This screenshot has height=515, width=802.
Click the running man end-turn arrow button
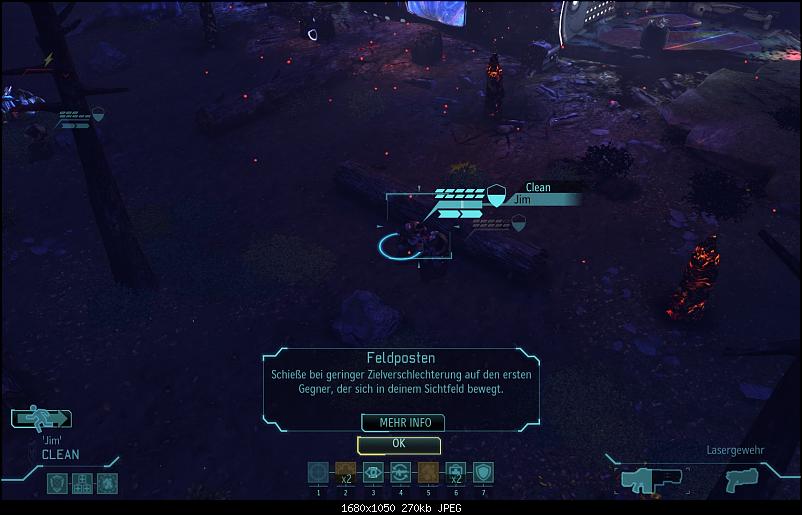pyautogui.click(x=41, y=420)
